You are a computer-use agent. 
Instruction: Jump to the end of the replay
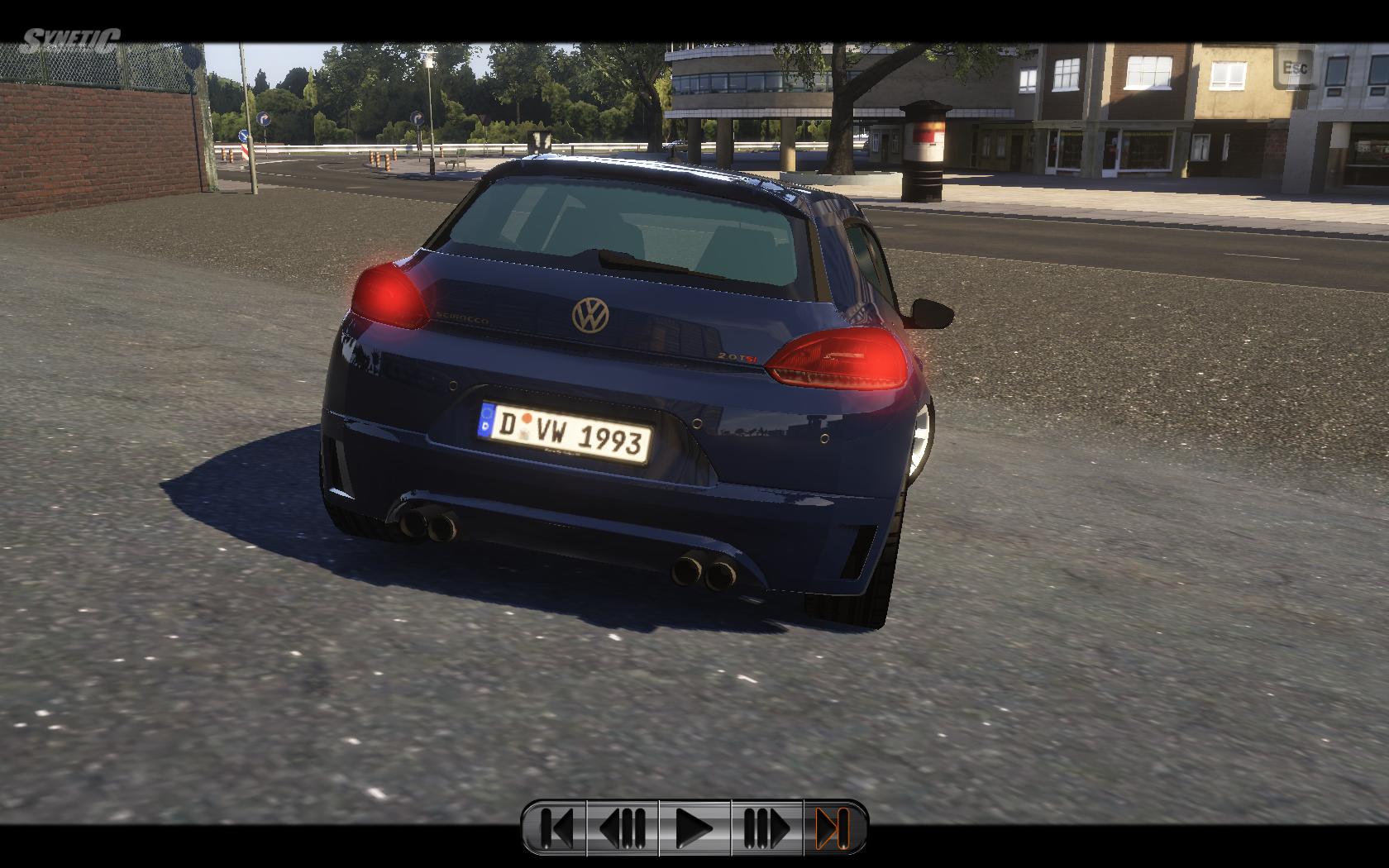pyautogui.click(x=834, y=827)
